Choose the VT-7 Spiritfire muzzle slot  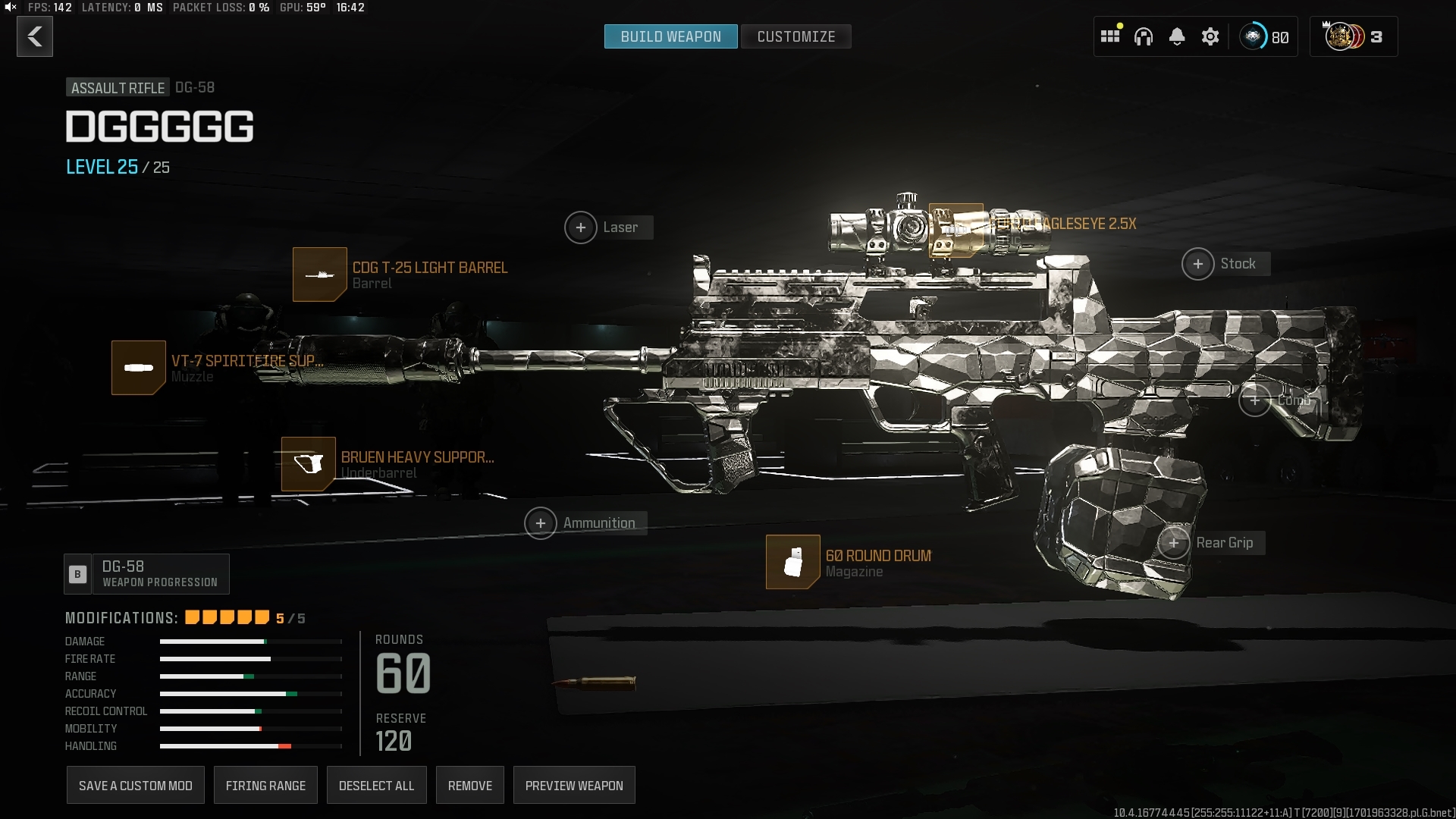(x=139, y=368)
